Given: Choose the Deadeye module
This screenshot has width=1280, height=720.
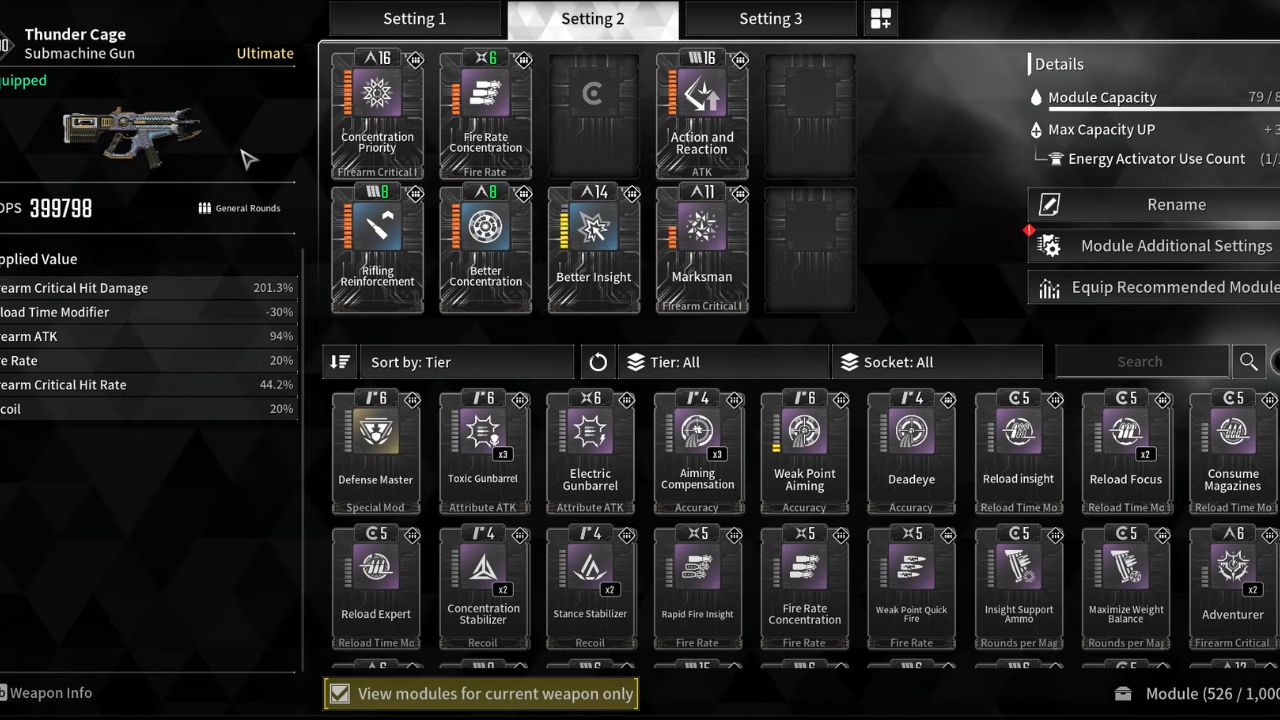Looking at the screenshot, I should [911, 452].
